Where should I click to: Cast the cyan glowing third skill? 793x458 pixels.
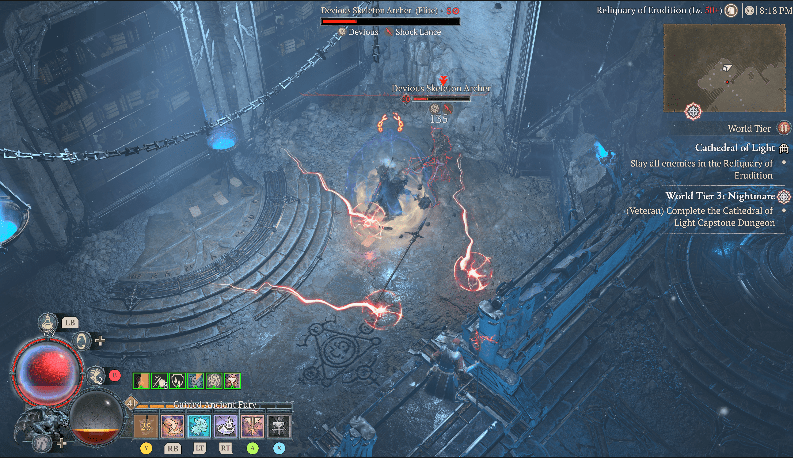pos(199,426)
